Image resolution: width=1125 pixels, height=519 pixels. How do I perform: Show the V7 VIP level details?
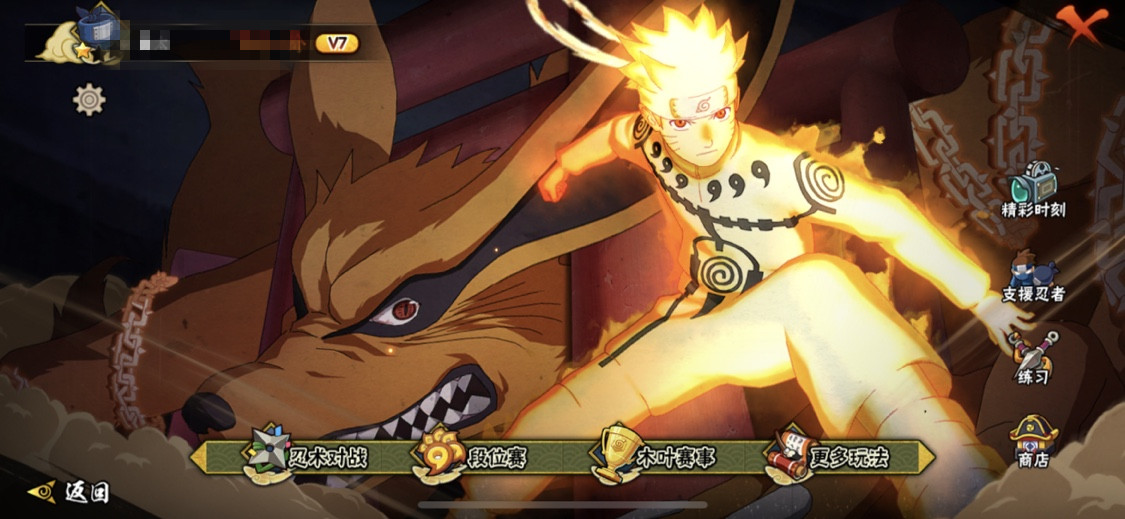pyautogui.click(x=336, y=43)
